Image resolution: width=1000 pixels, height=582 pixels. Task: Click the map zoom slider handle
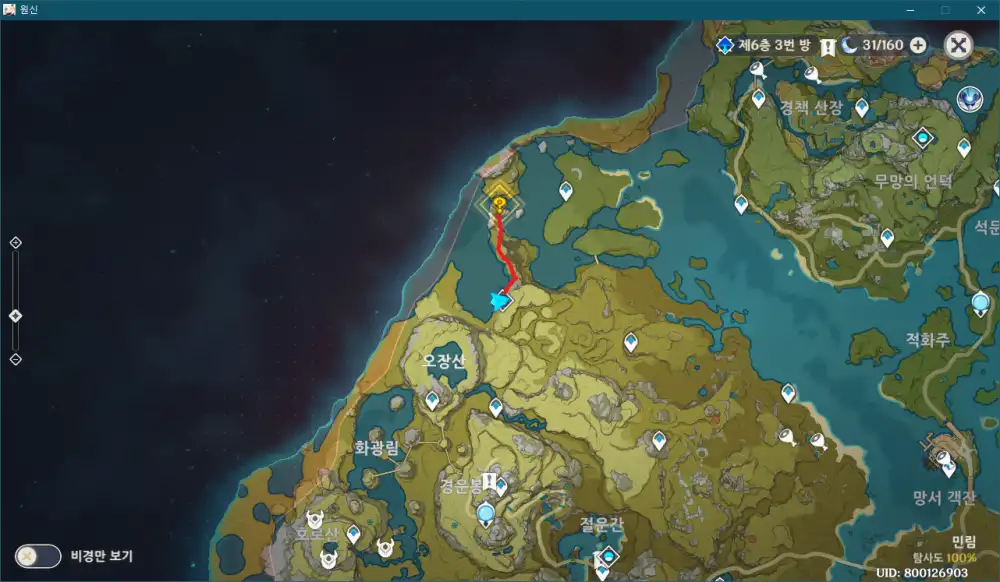tap(15, 316)
